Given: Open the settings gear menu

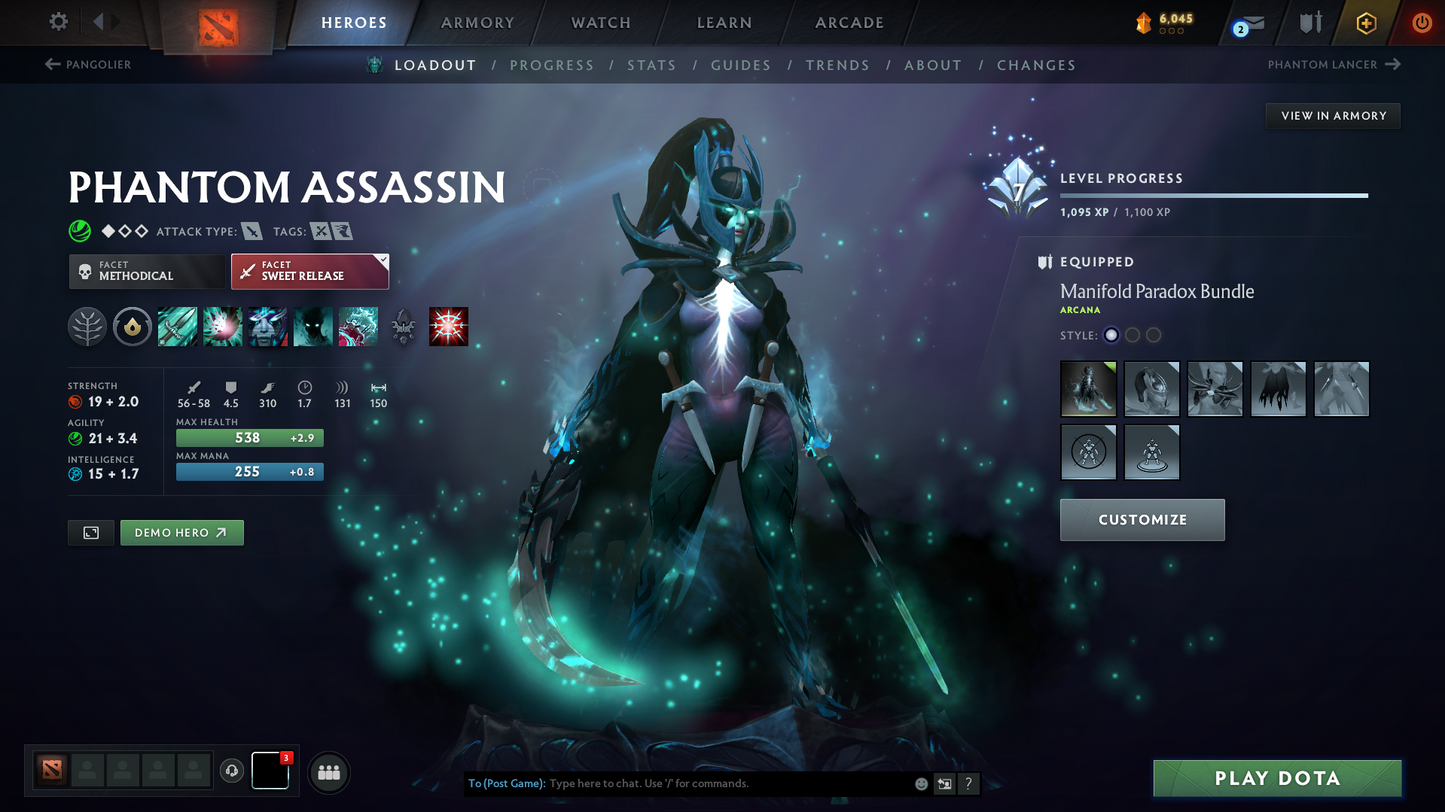Looking at the screenshot, I should click(59, 21).
